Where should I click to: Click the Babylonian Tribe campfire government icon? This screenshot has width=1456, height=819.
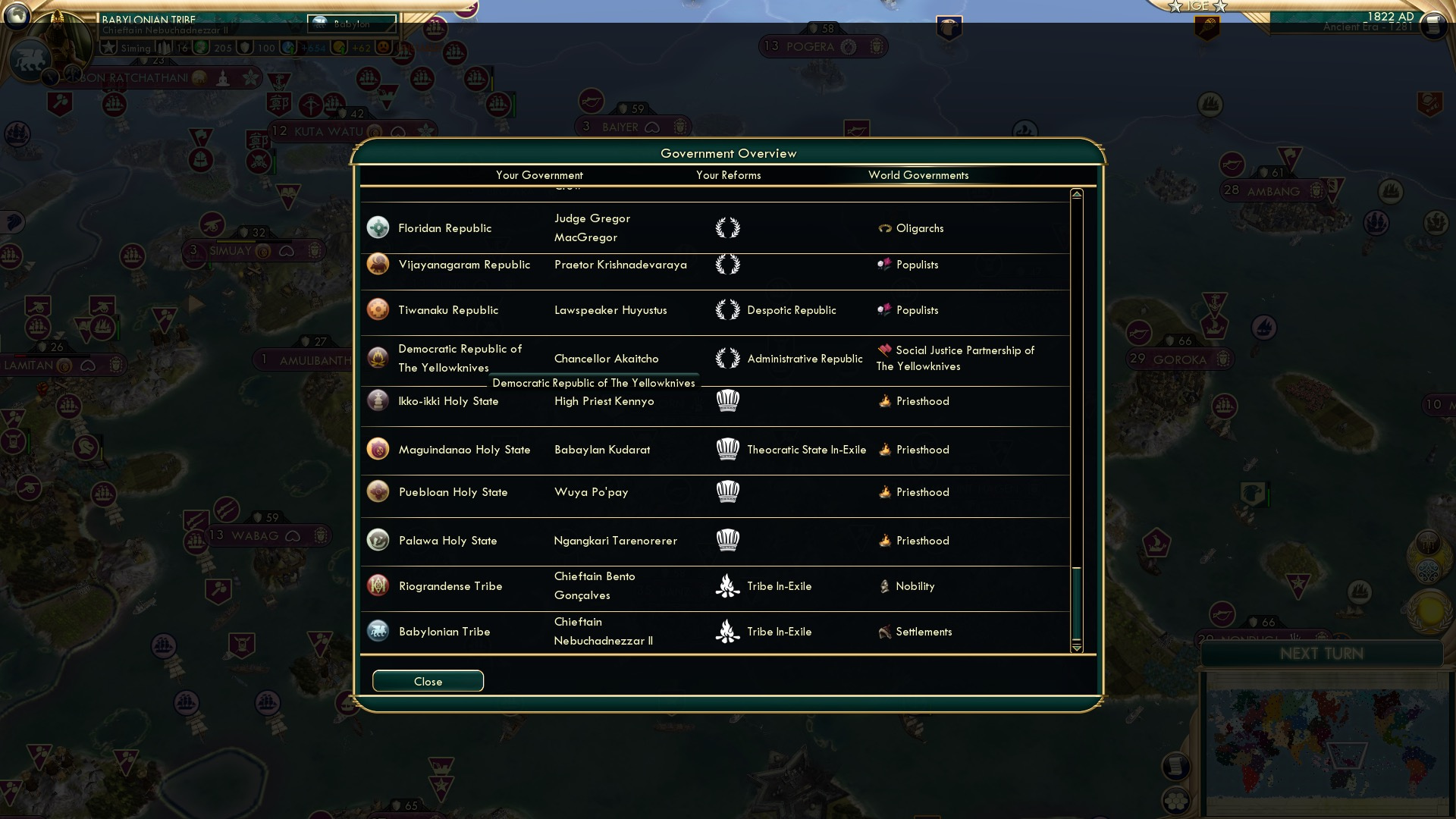[x=728, y=631]
